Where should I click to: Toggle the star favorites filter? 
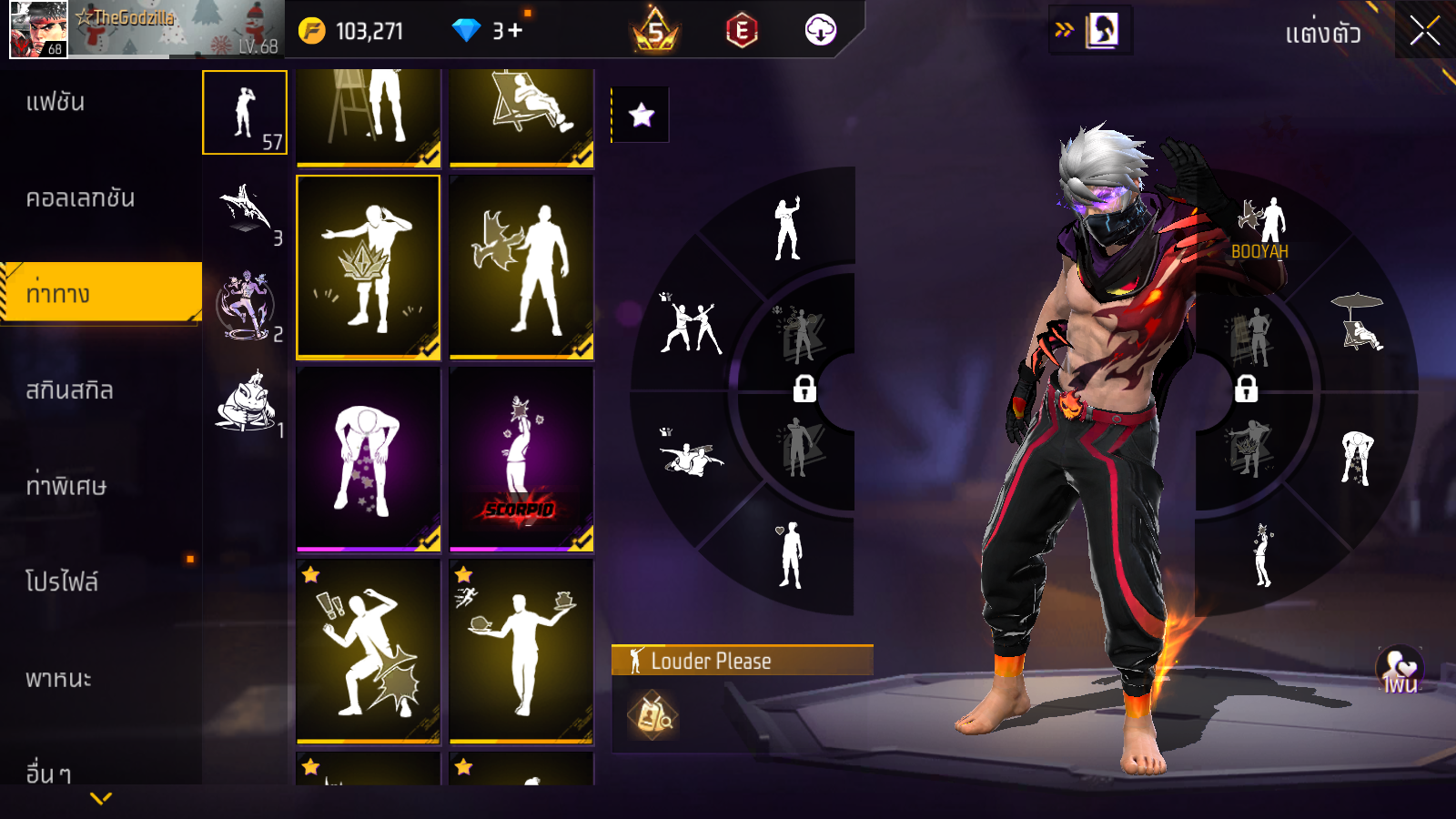point(642,115)
